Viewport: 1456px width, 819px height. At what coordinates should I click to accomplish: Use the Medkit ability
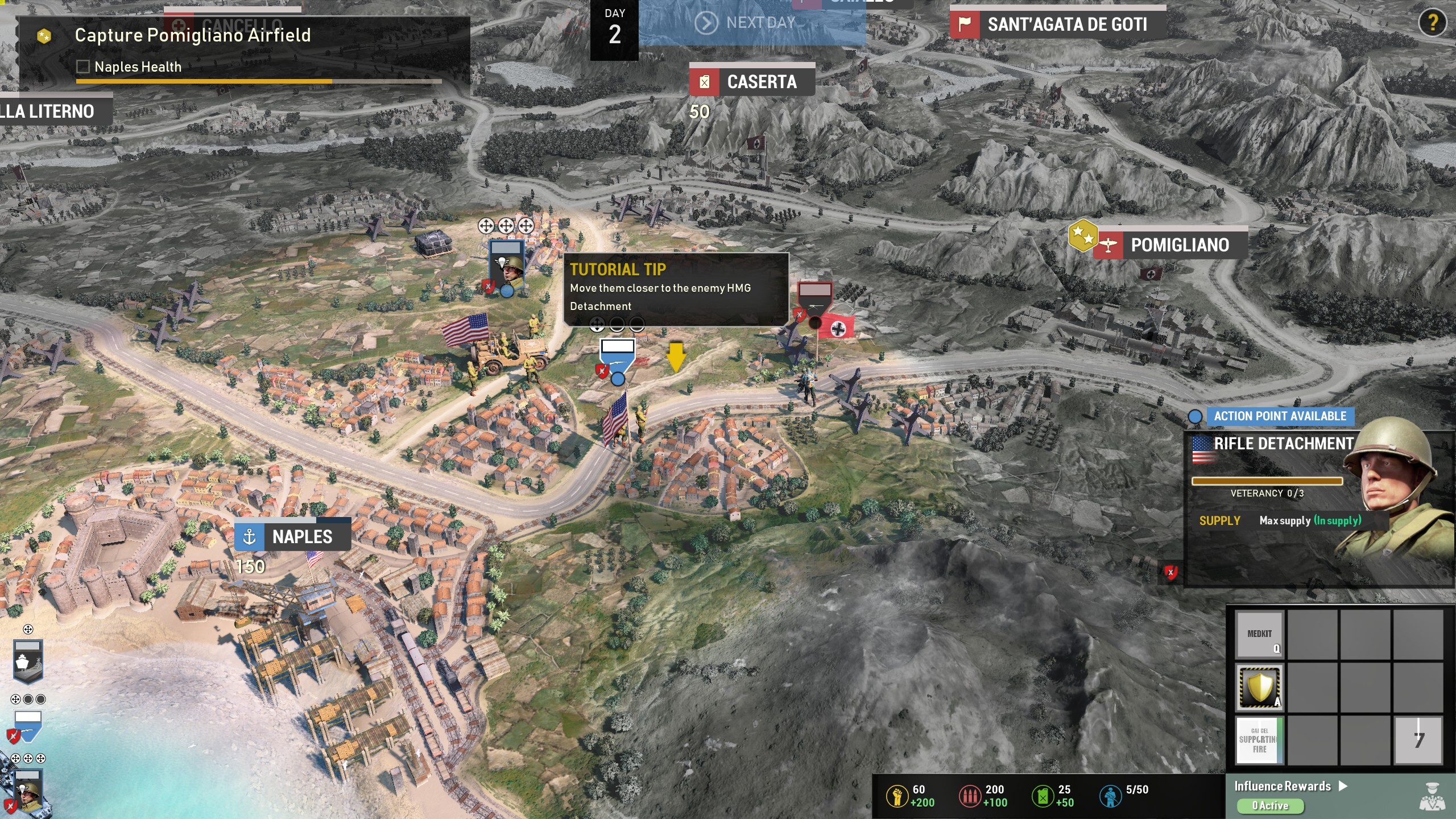click(x=1260, y=635)
